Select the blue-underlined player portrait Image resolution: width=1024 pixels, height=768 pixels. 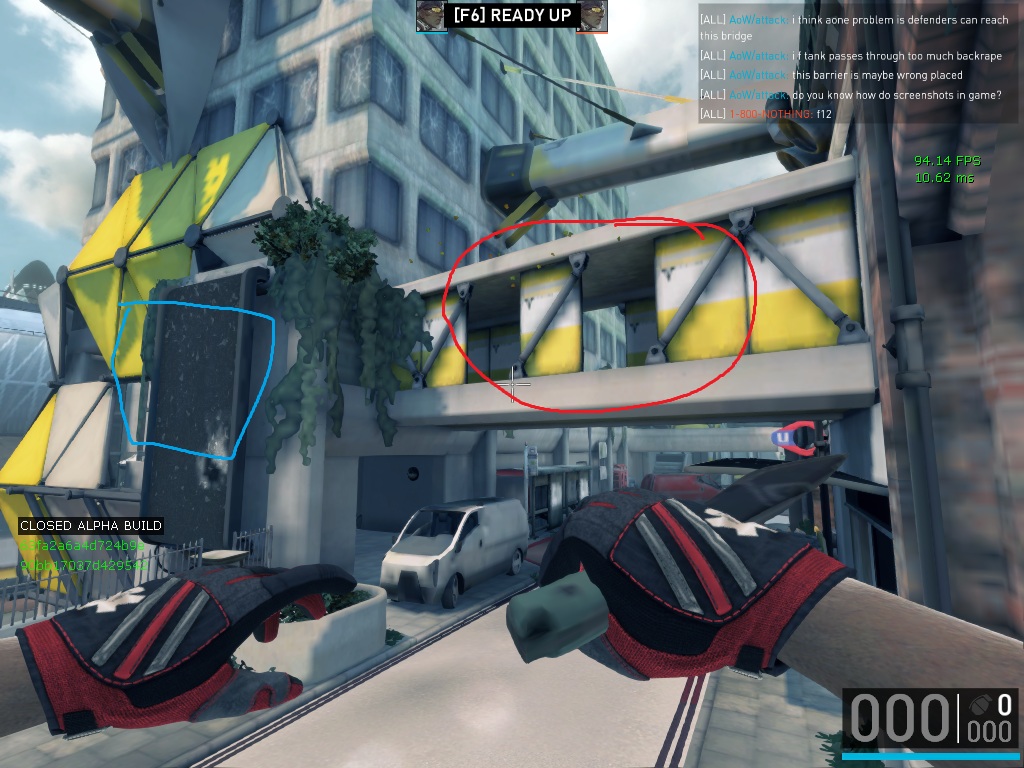point(431,15)
